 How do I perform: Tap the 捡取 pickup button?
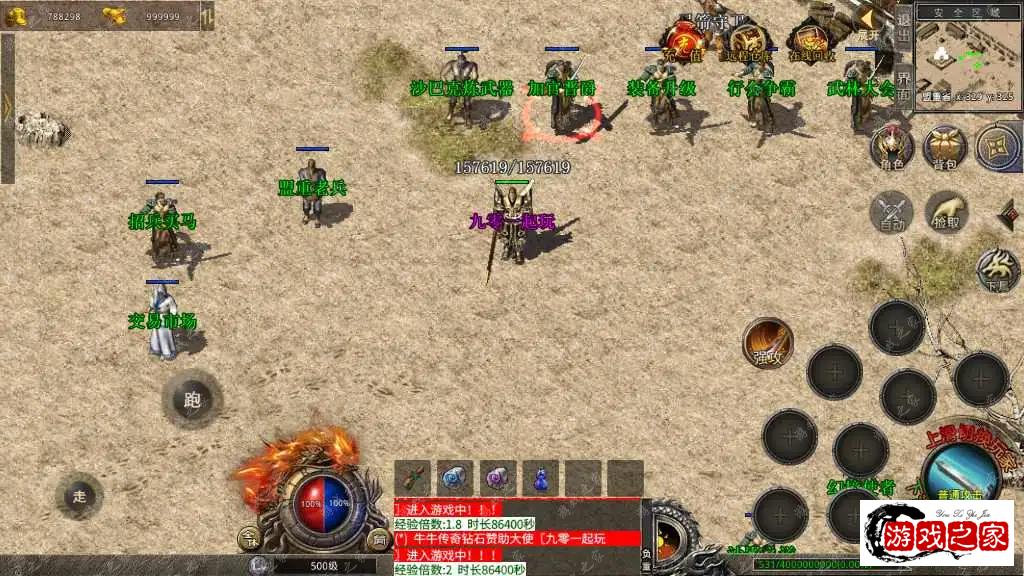[946, 212]
